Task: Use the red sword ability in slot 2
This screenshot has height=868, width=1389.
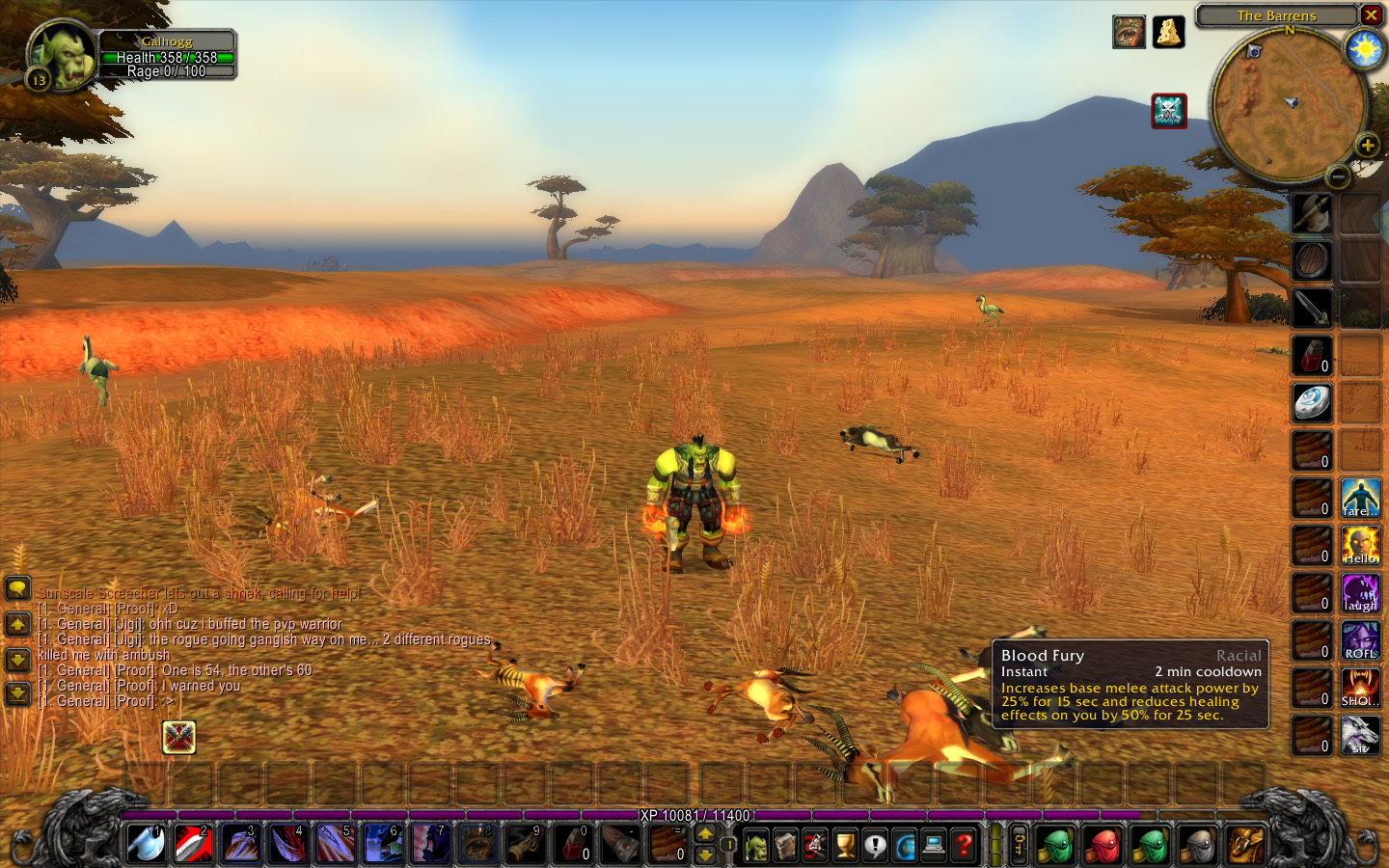Action: point(194,845)
